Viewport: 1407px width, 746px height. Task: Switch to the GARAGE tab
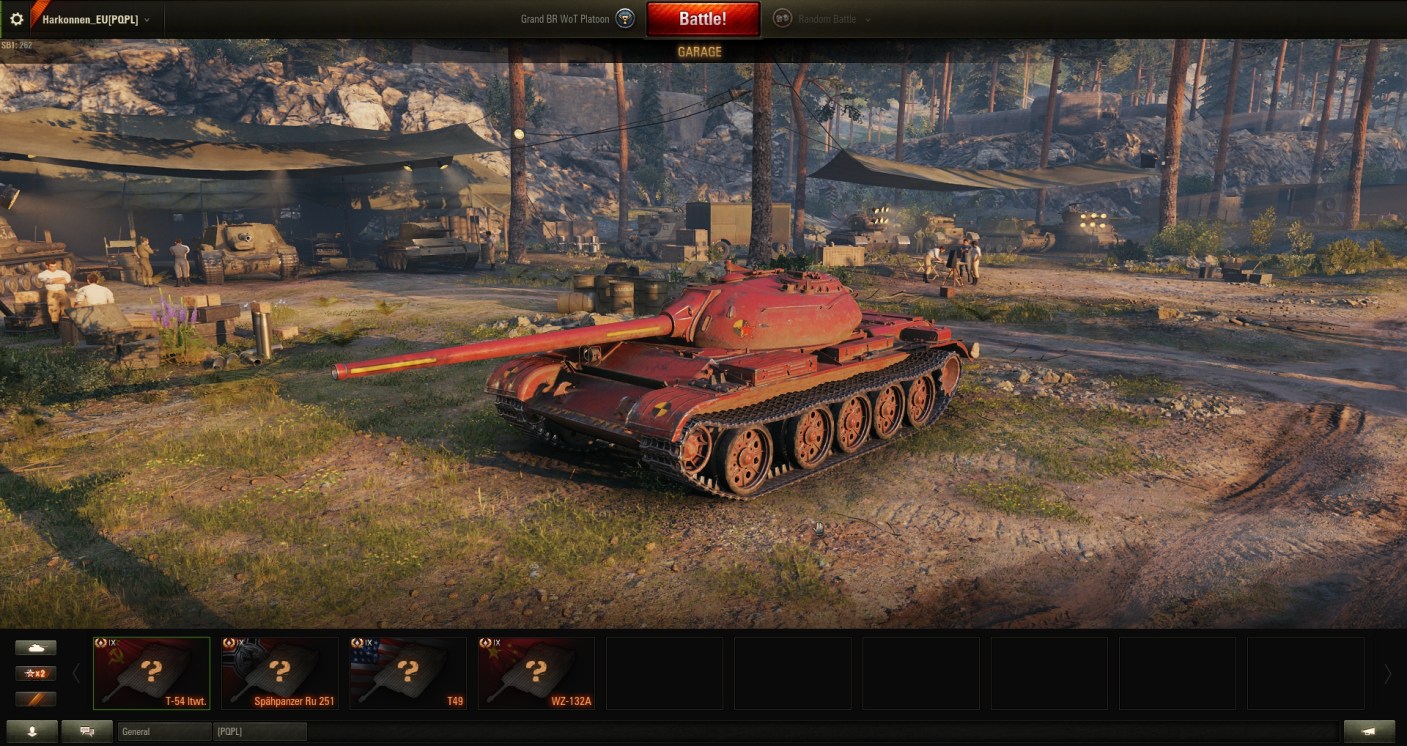(x=699, y=52)
